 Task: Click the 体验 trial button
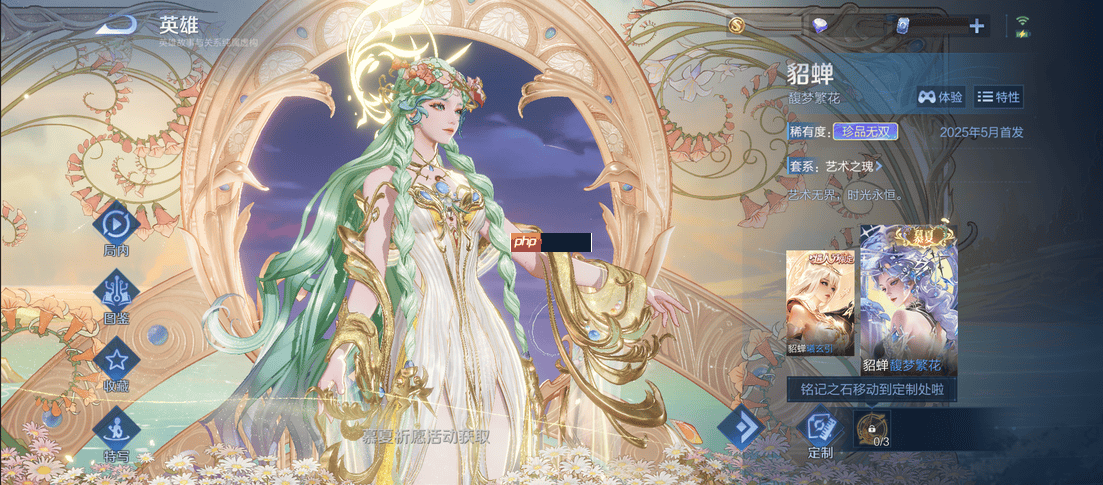coord(940,97)
